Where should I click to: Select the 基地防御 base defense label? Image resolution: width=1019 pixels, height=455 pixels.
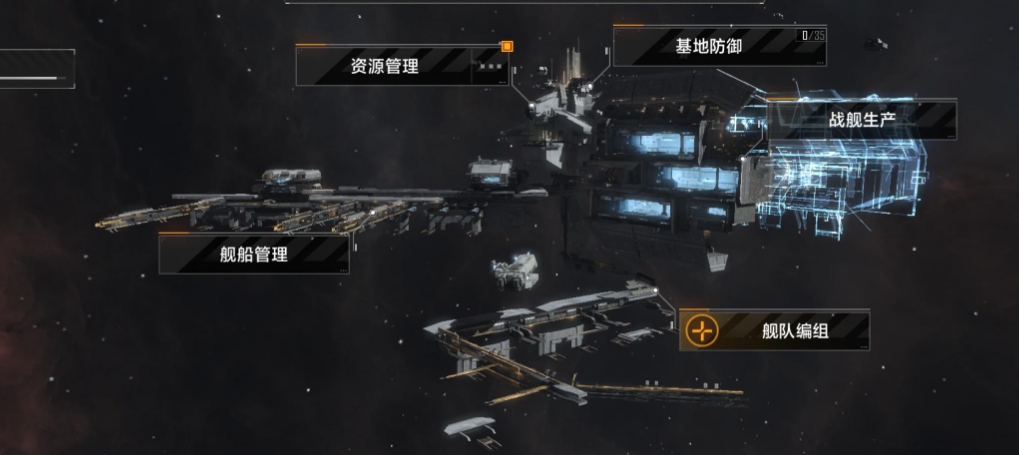click(x=708, y=47)
